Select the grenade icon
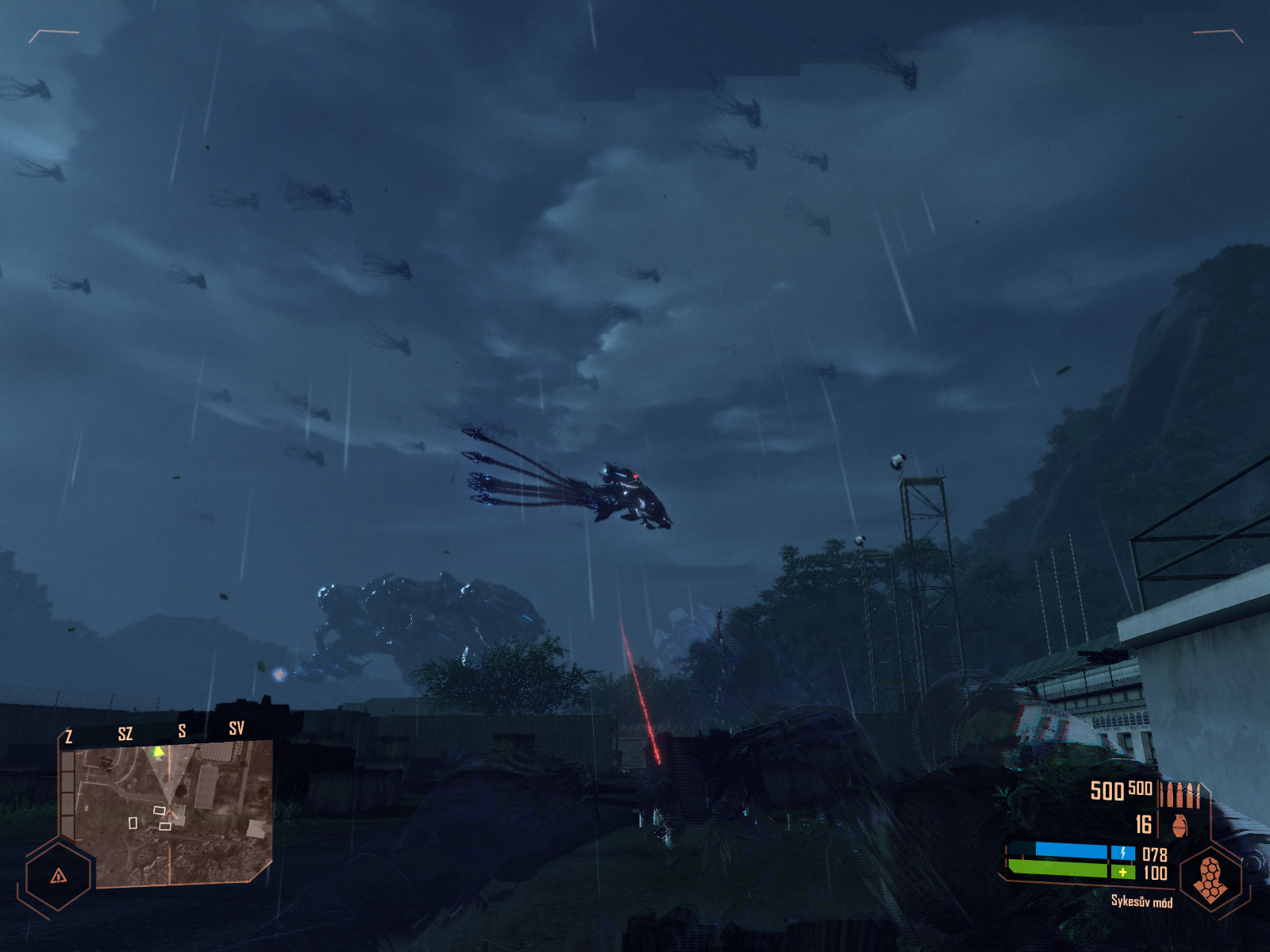This screenshot has width=1270, height=952. [x=1180, y=825]
